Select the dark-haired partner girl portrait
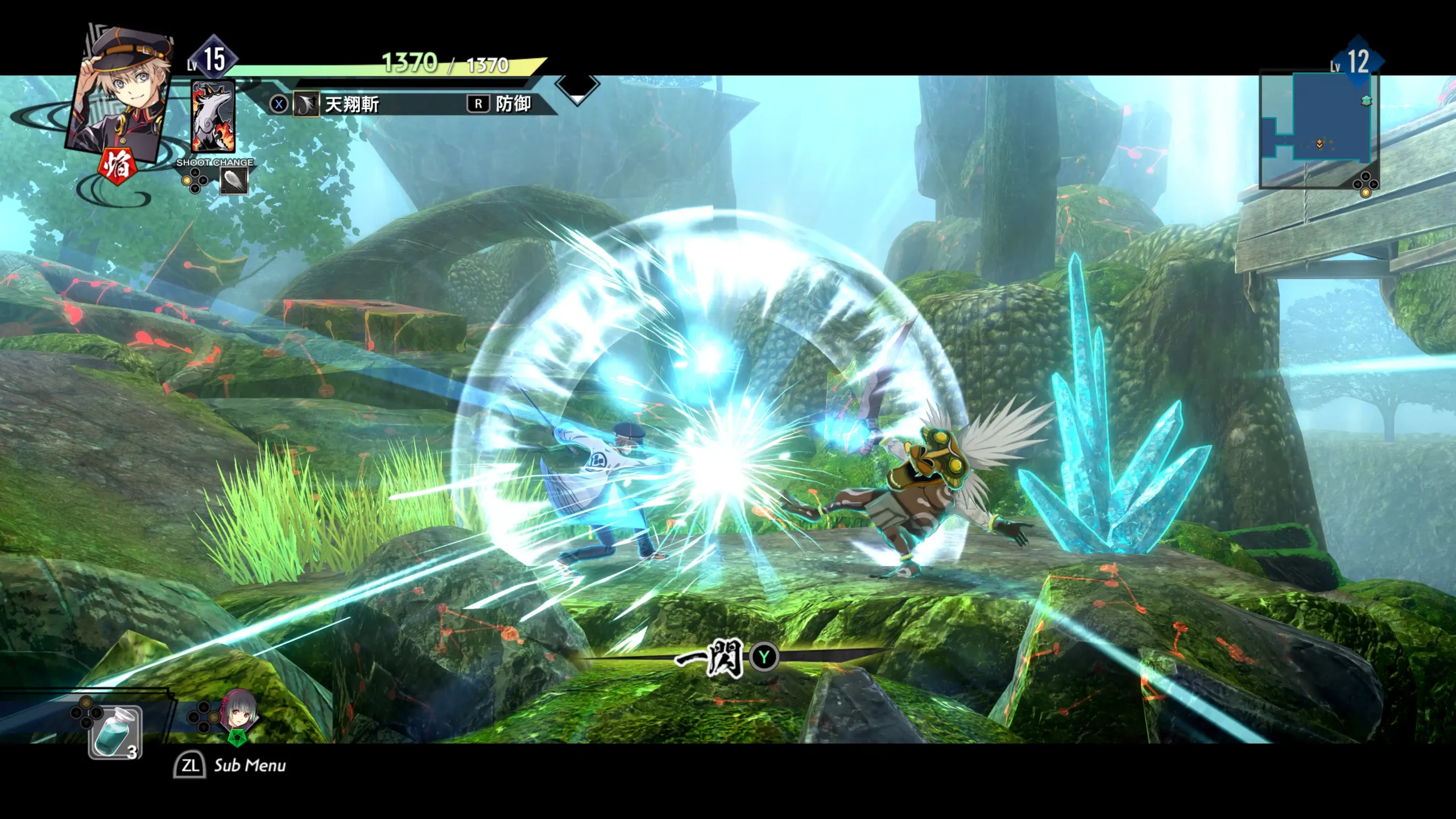The height and width of the screenshot is (819, 1456). pyautogui.click(x=239, y=712)
